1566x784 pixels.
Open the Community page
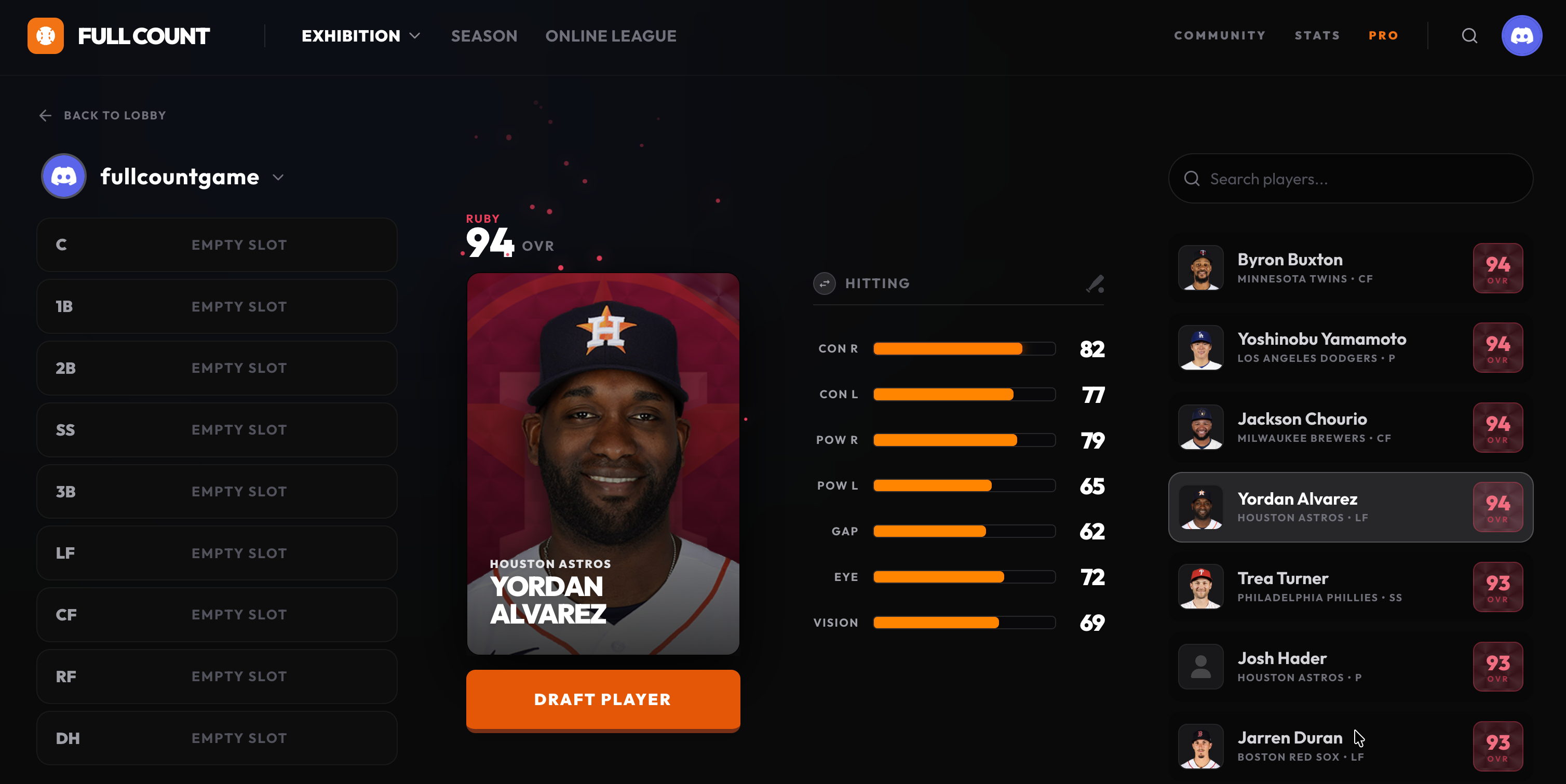(x=1220, y=35)
